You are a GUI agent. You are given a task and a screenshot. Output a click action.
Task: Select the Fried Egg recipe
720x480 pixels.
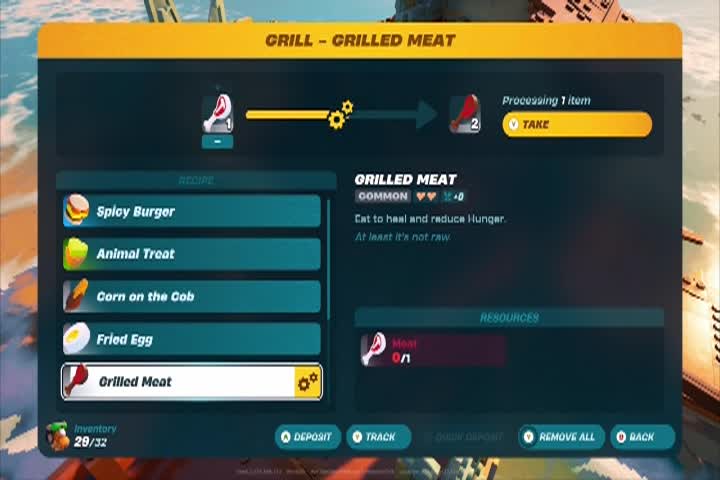[191, 339]
